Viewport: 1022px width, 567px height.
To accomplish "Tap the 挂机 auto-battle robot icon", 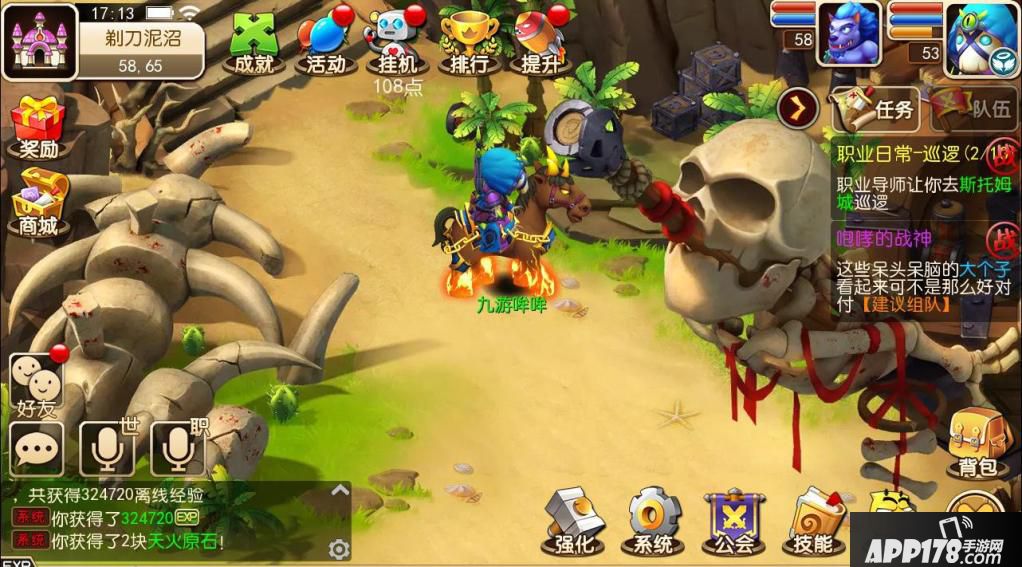I will coord(398,43).
